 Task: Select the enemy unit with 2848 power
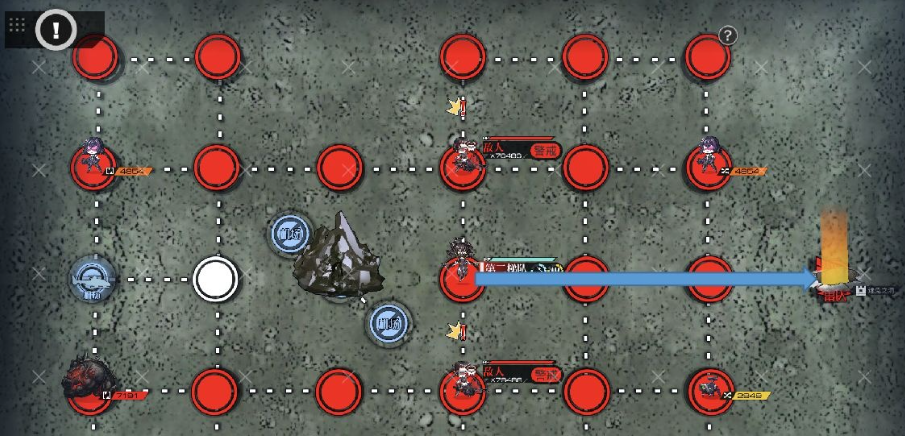coord(710,386)
